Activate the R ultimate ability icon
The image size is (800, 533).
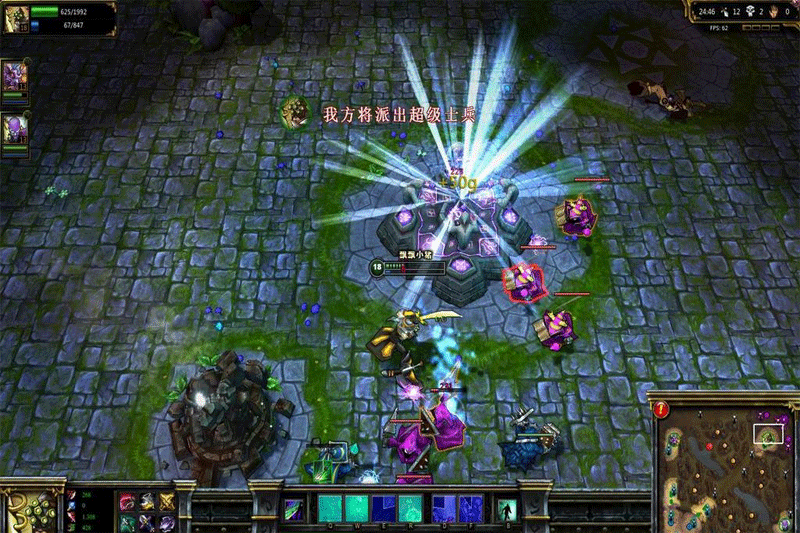[x=411, y=508]
